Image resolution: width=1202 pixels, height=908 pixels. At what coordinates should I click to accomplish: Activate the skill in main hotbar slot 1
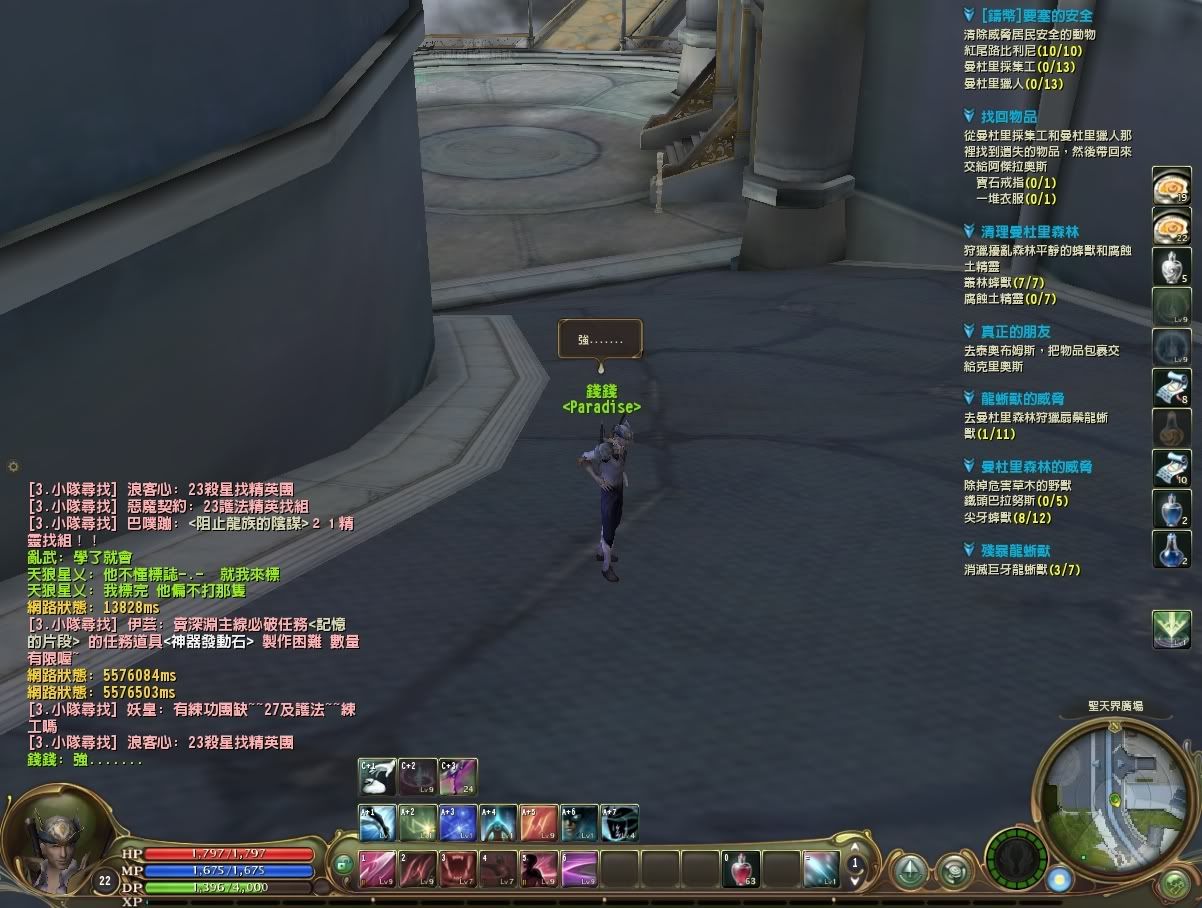pyautogui.click(x=378, y=869)
